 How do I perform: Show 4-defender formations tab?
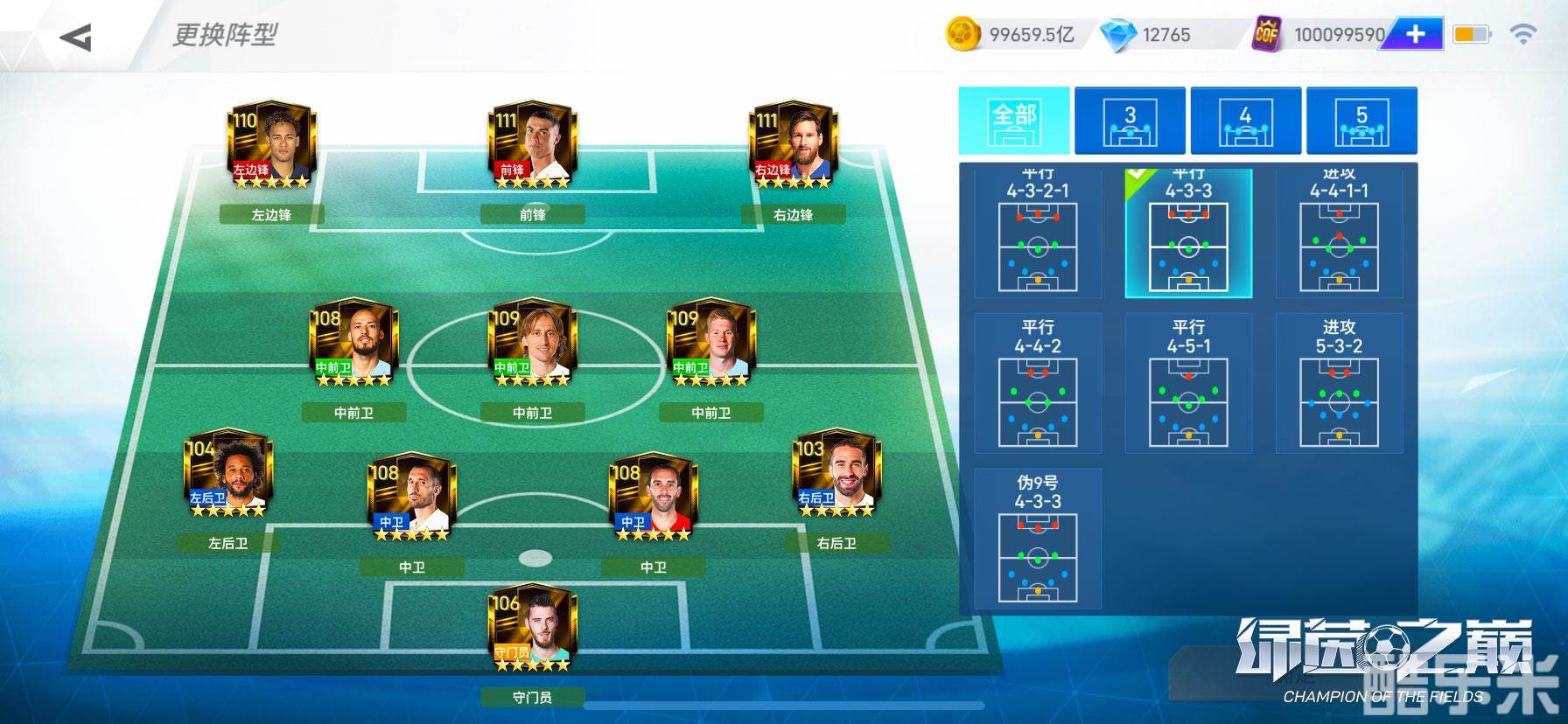pyautogui.click(x=1245, y=121)
